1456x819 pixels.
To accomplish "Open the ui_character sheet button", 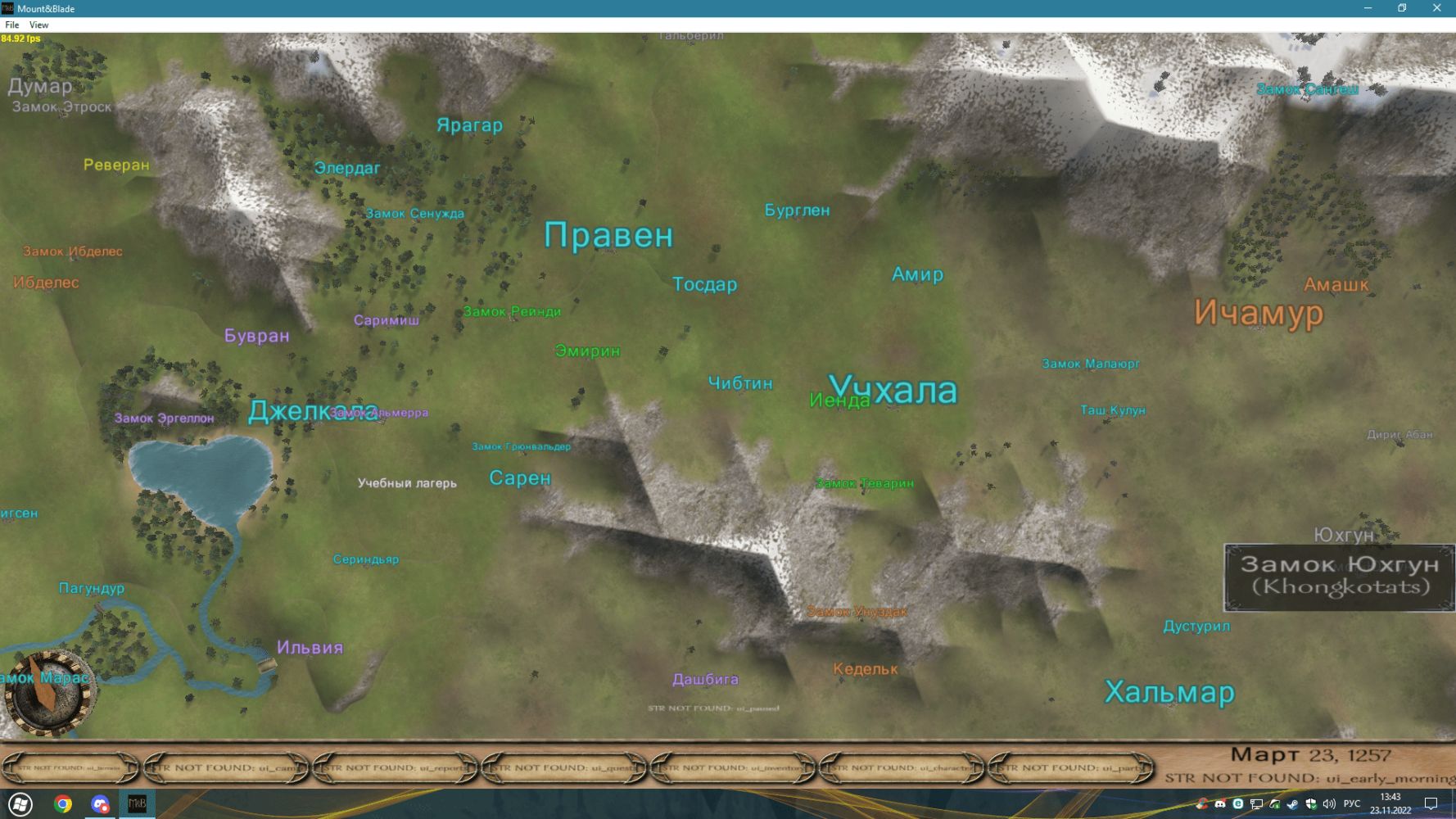I will coord(902,768).
